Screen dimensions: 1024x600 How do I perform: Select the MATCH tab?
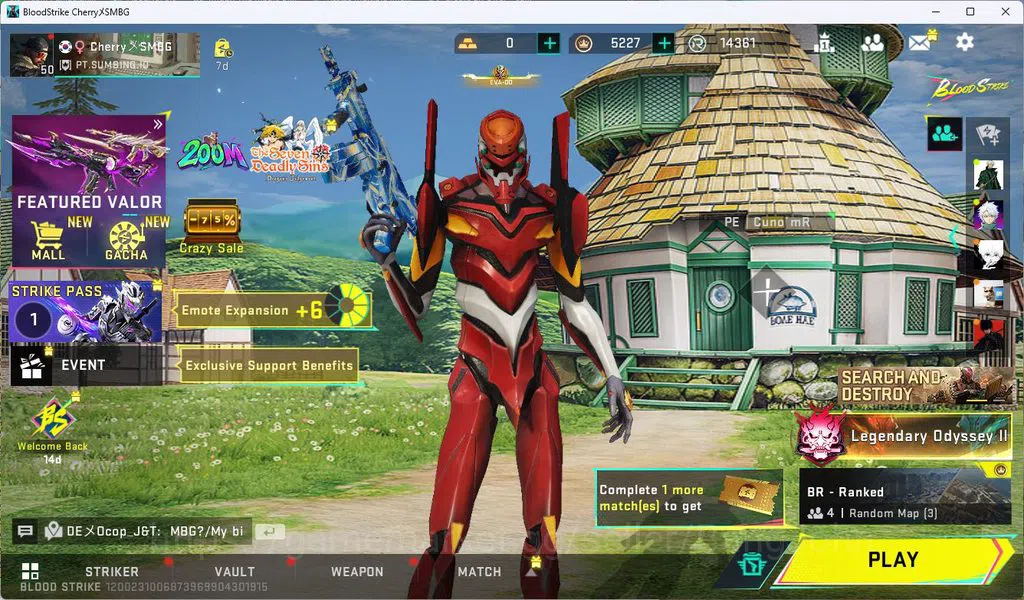pyautogui.click(x=479, y=572)
